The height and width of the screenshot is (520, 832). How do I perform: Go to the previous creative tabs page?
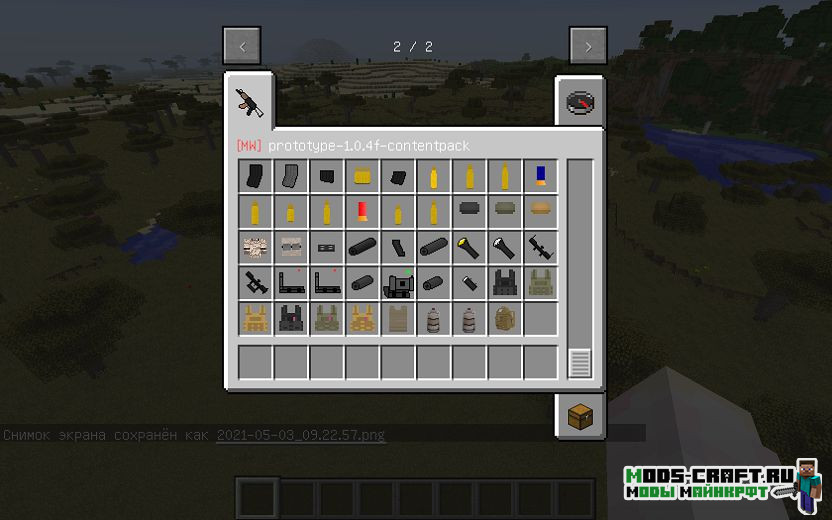point(242,46)
